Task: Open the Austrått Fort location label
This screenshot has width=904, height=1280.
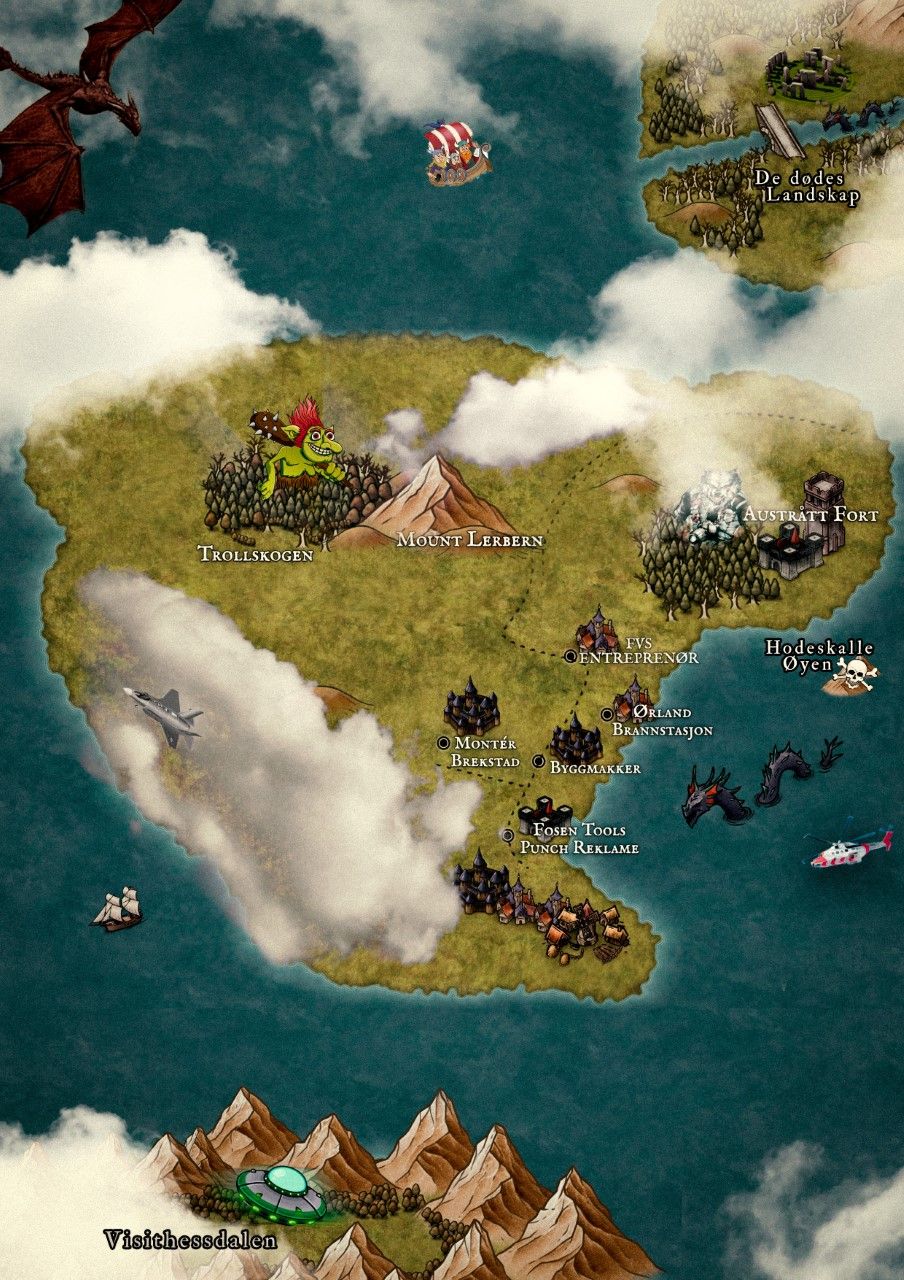Action: [x=810, y=515]
